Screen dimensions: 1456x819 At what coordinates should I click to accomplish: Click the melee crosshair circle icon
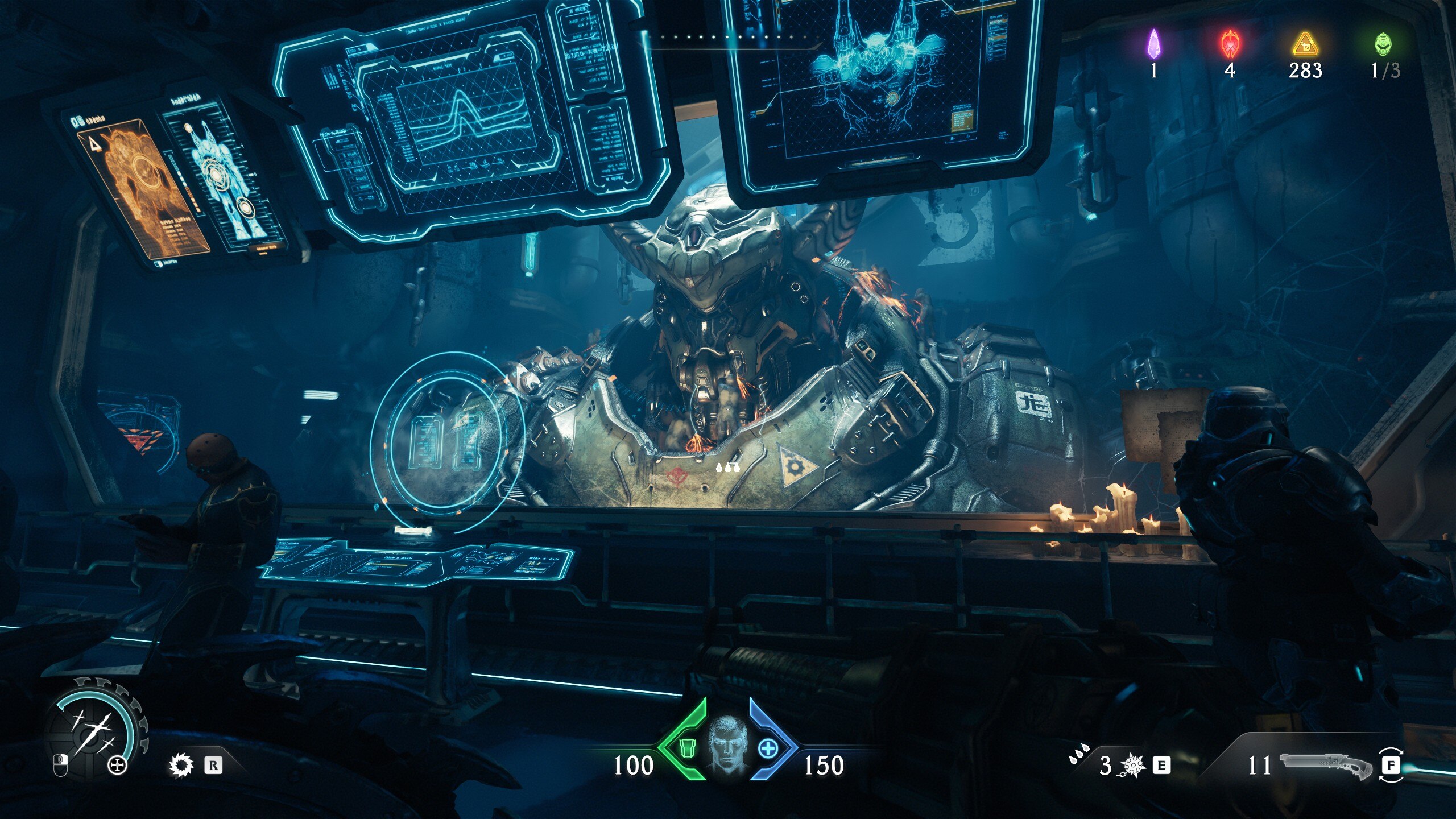(118, 766)
